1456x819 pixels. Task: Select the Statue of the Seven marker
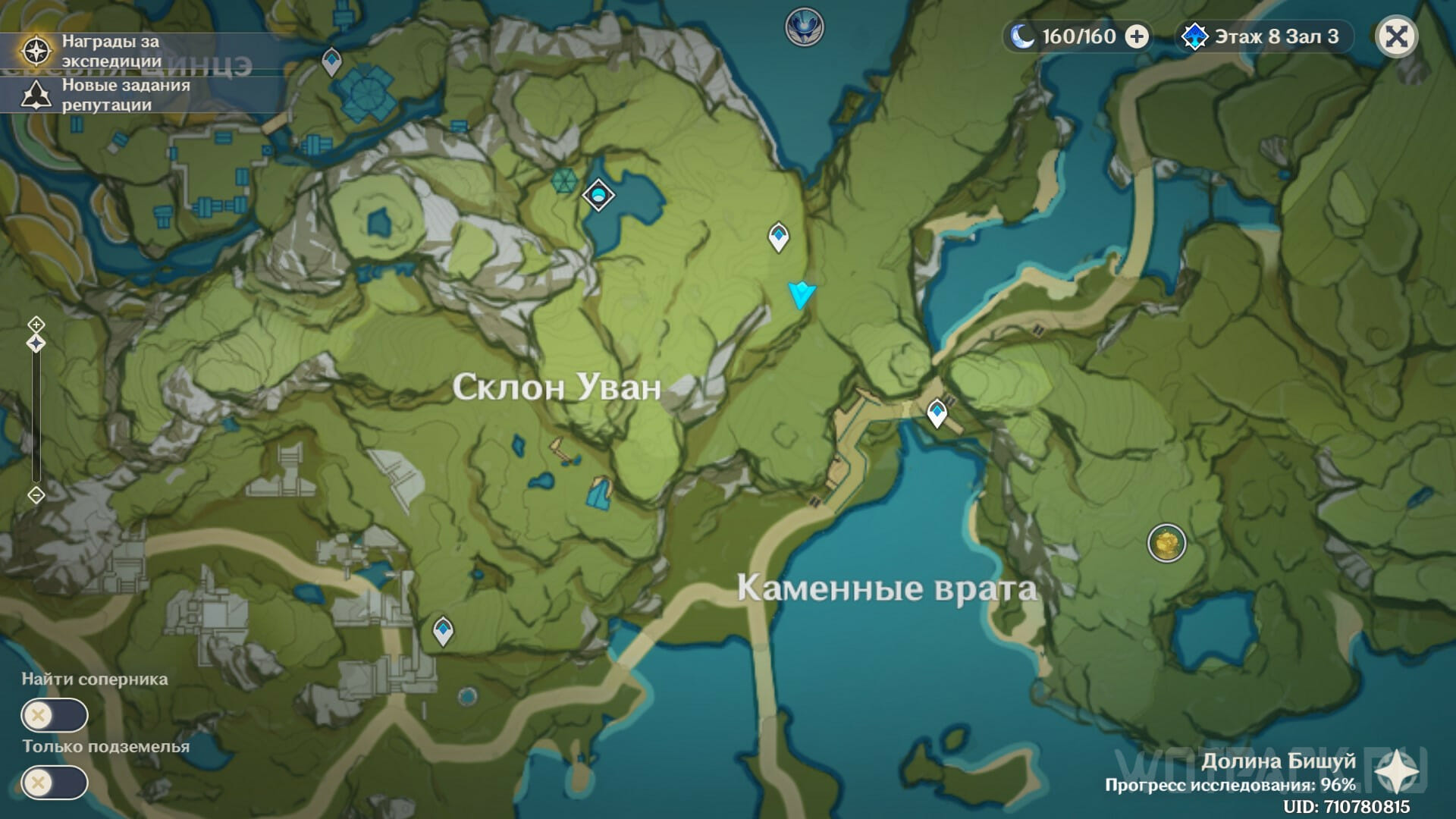[804, 27]
